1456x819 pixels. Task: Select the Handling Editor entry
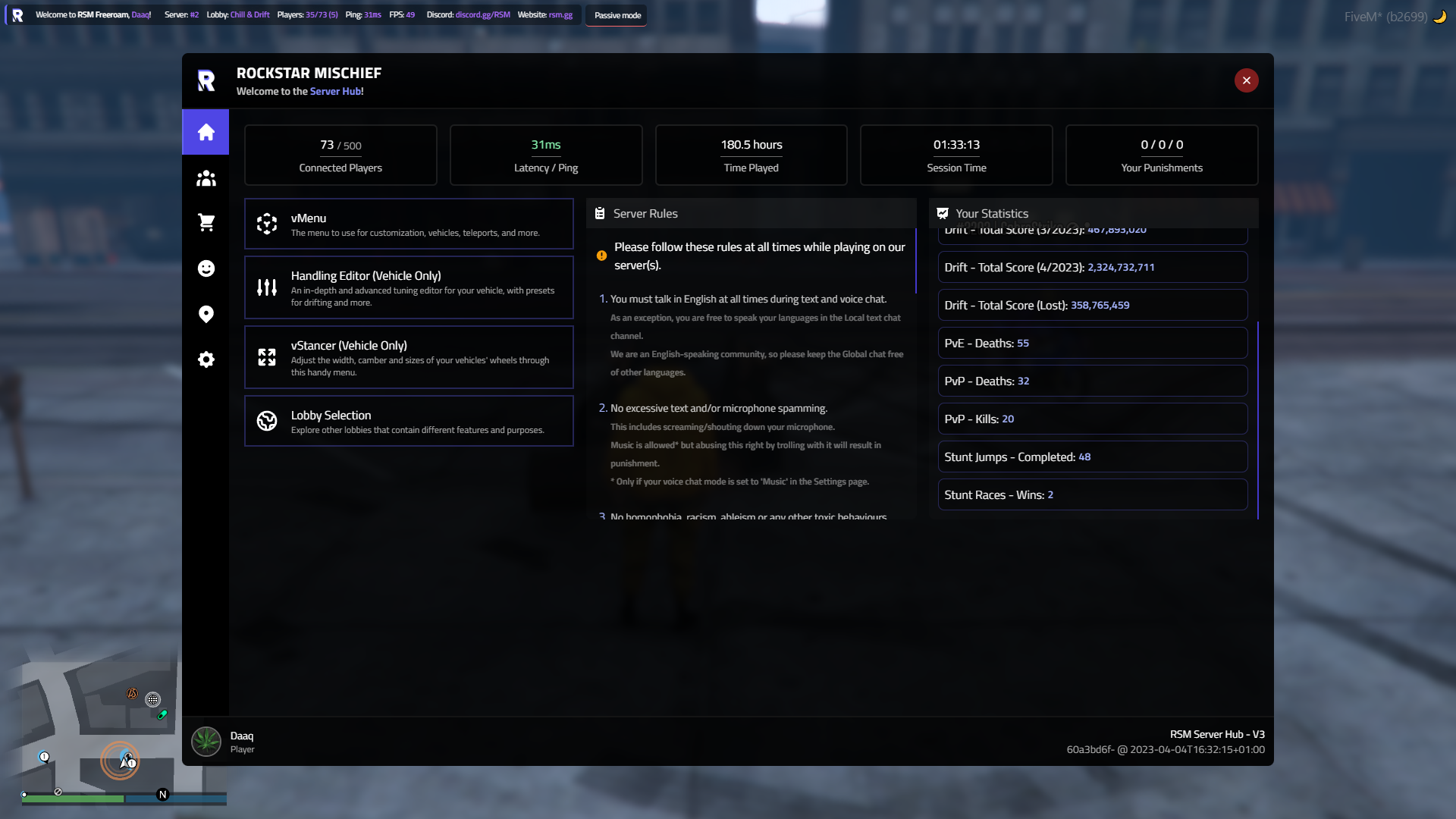pyautogui.click(x=409, y=287)
